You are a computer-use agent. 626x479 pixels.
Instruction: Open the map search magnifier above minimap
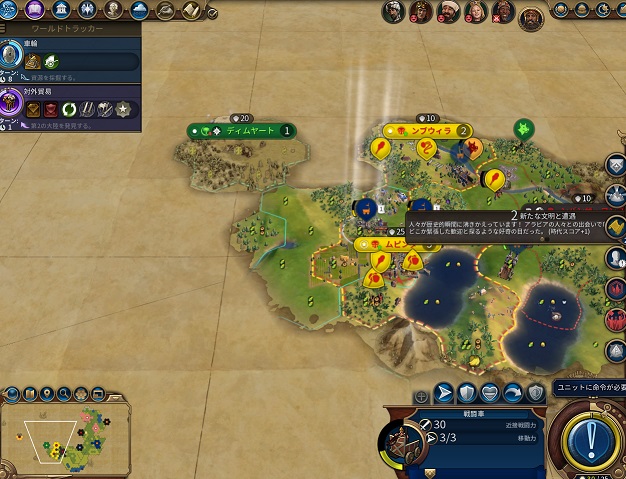tap(65, 393)
